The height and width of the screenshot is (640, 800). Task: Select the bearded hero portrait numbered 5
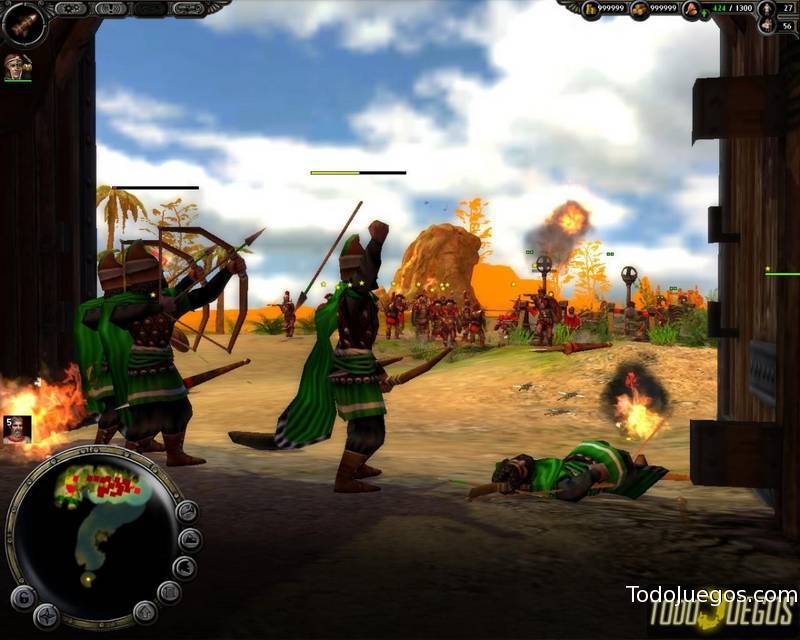tap(17, 429)
